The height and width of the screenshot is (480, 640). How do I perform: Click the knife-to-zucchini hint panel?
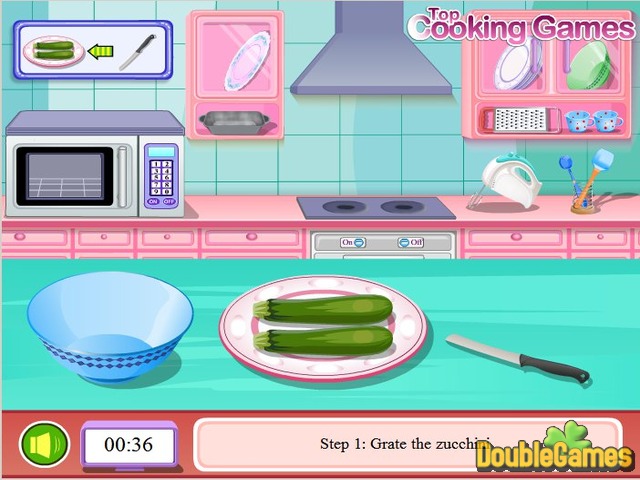(x=94, y=50)
